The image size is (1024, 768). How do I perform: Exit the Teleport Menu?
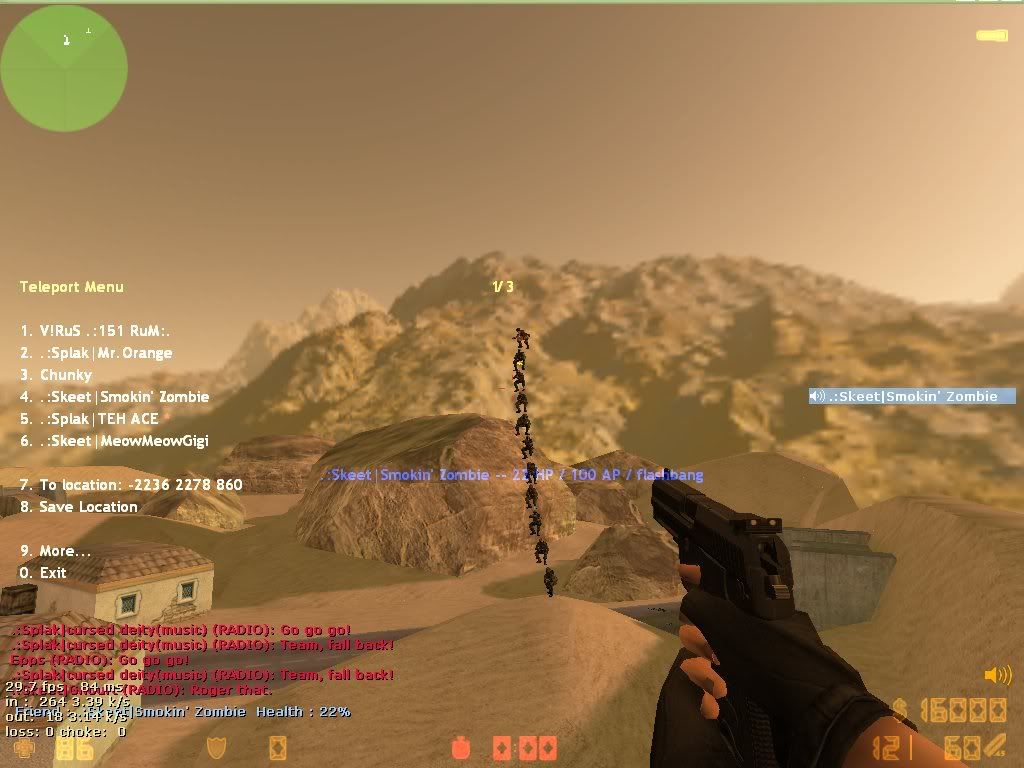[x=43, y=573]
